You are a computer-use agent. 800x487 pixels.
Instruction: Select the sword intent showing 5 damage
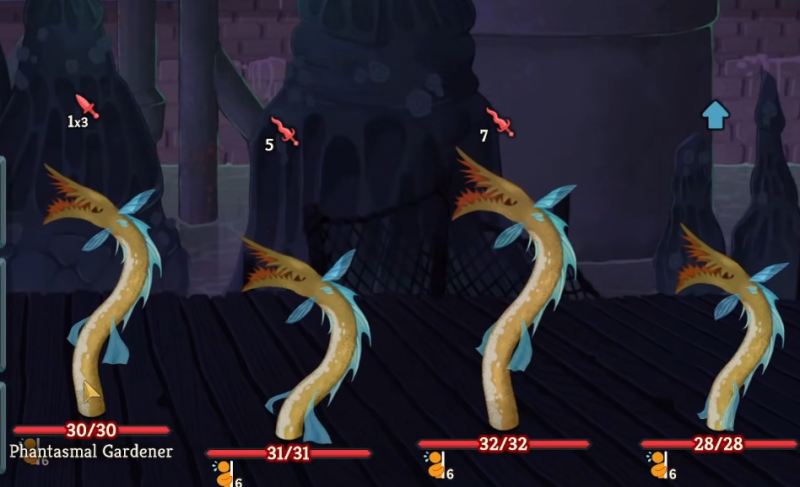point(285,131)
